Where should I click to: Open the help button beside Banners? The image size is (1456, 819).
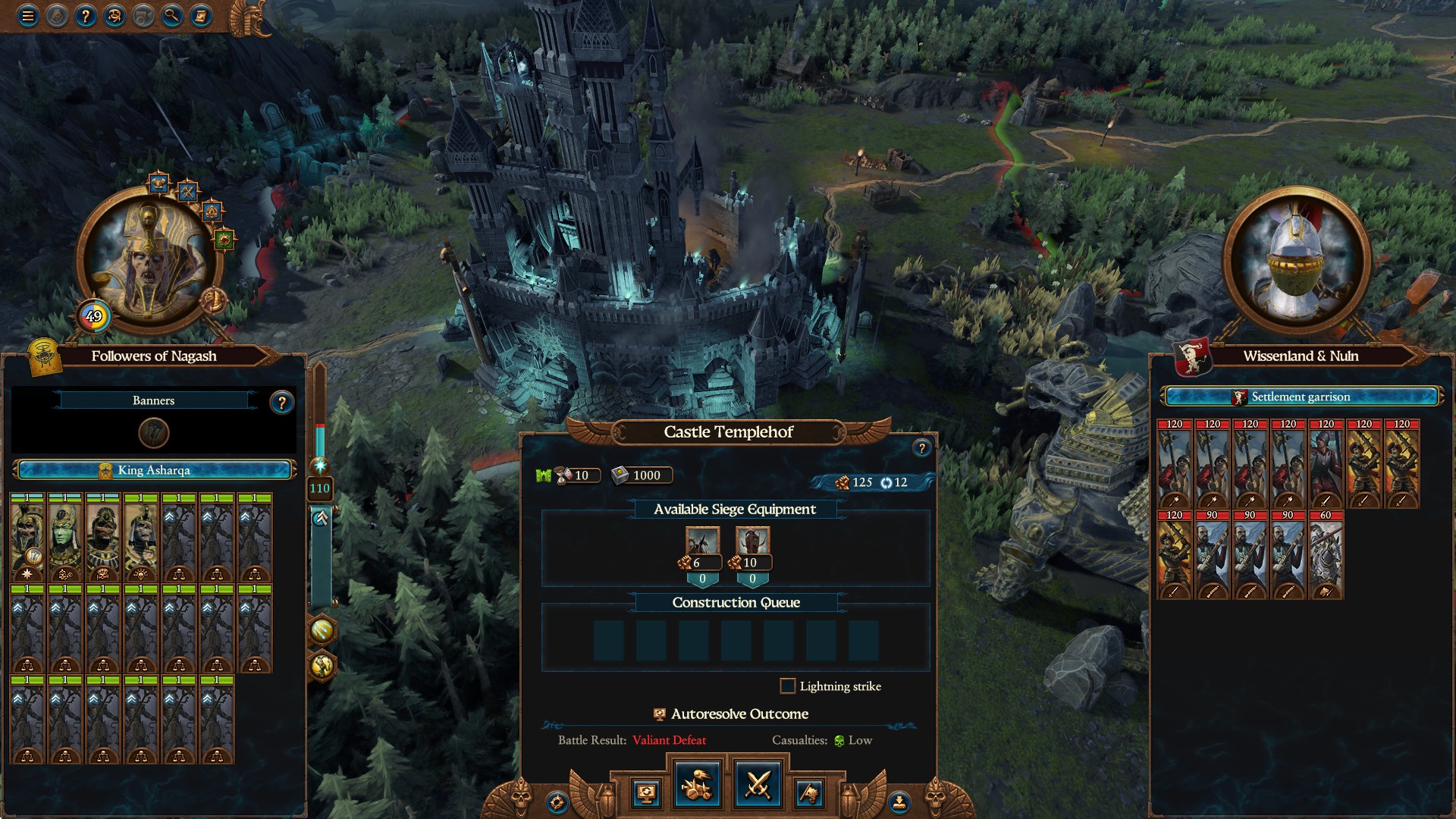[281, 403]
